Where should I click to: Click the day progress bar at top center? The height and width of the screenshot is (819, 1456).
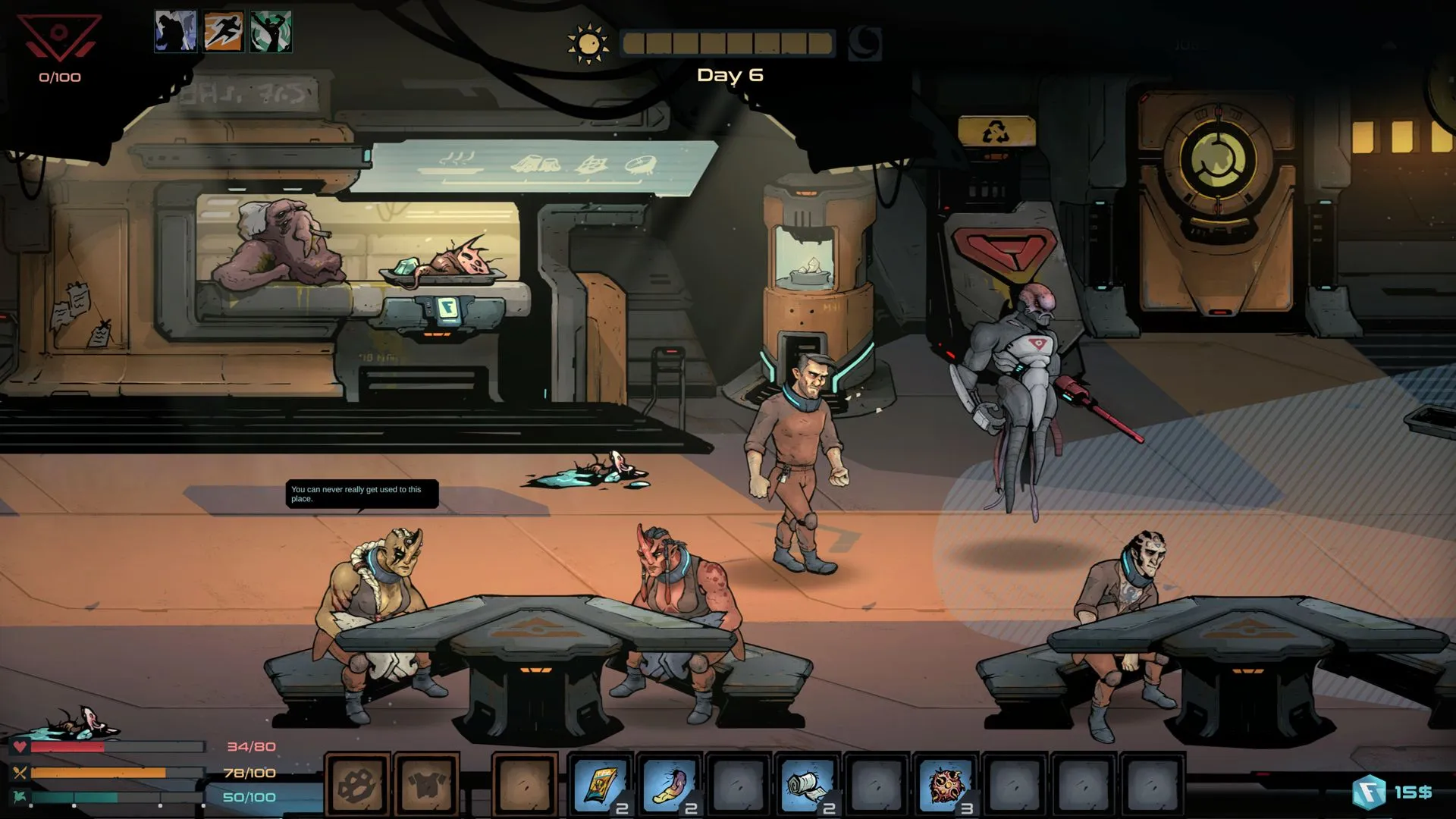tap(728, 44)
